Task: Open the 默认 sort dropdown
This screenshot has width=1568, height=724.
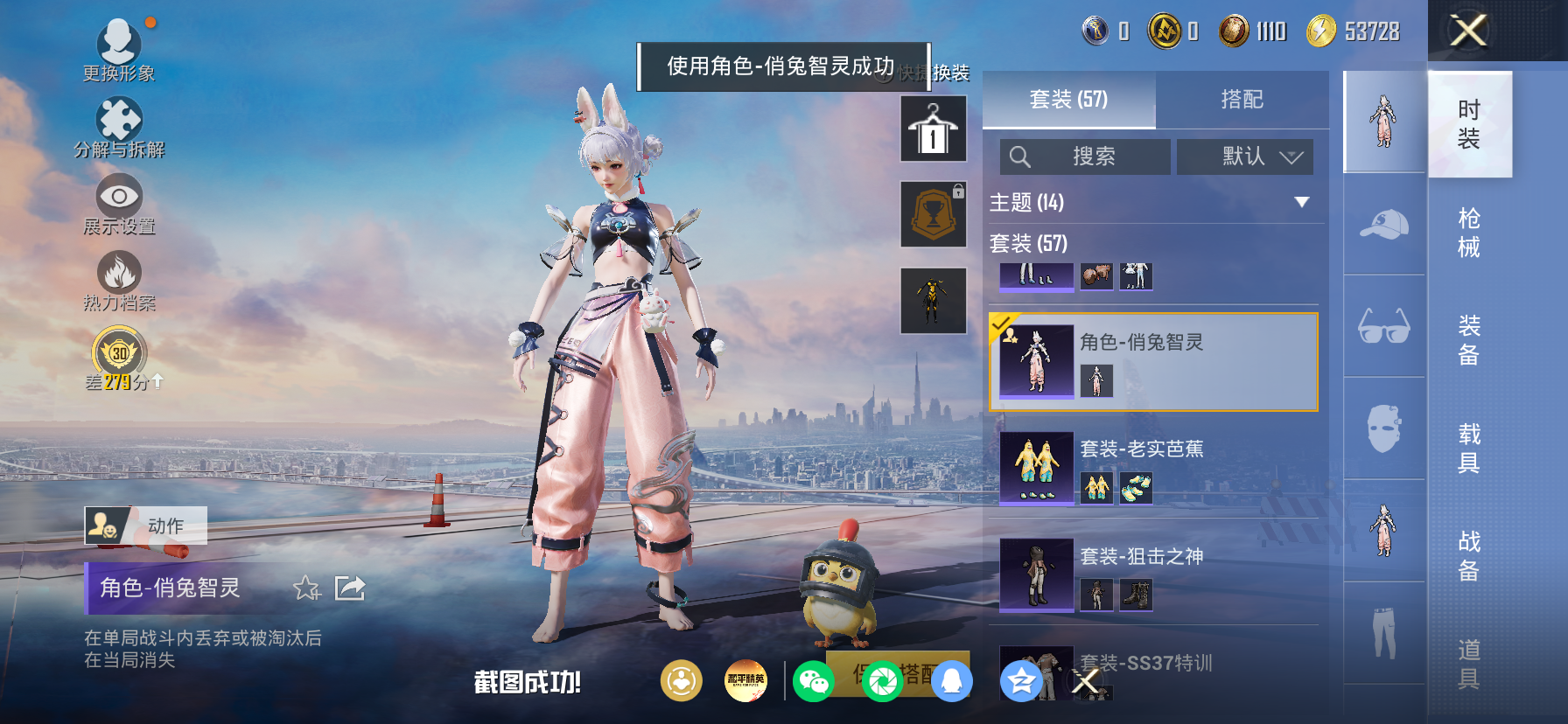Action: (x=1244, y=157)
